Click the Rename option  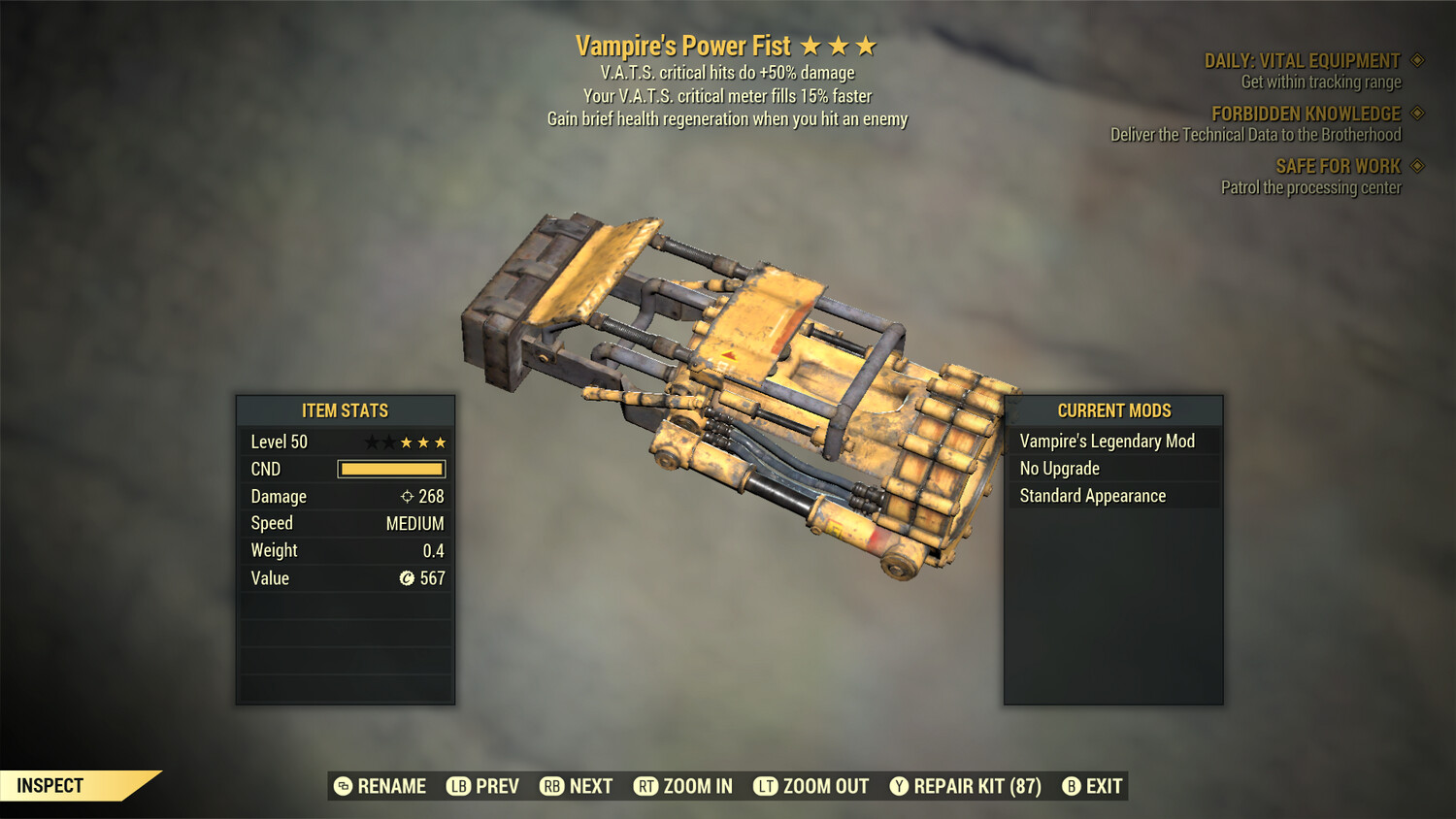[381, 786]
